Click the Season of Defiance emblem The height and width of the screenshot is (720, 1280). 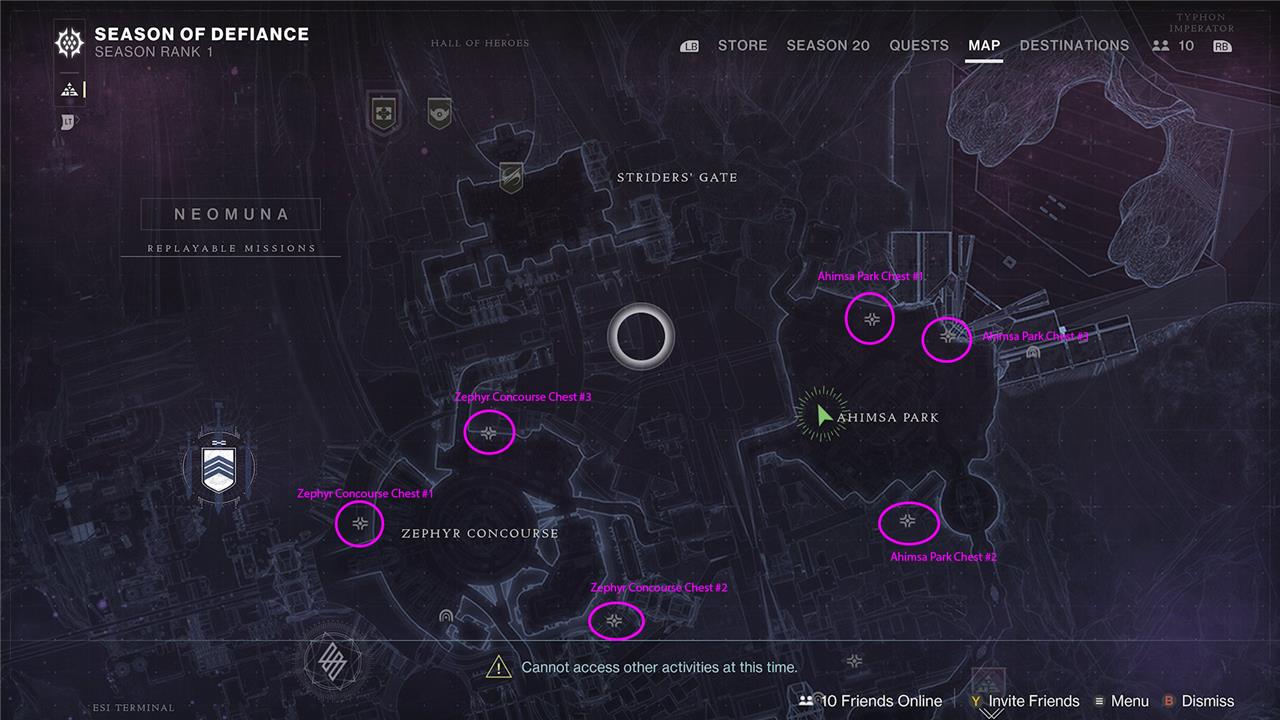pyautogui.click(x=70, y=42)
